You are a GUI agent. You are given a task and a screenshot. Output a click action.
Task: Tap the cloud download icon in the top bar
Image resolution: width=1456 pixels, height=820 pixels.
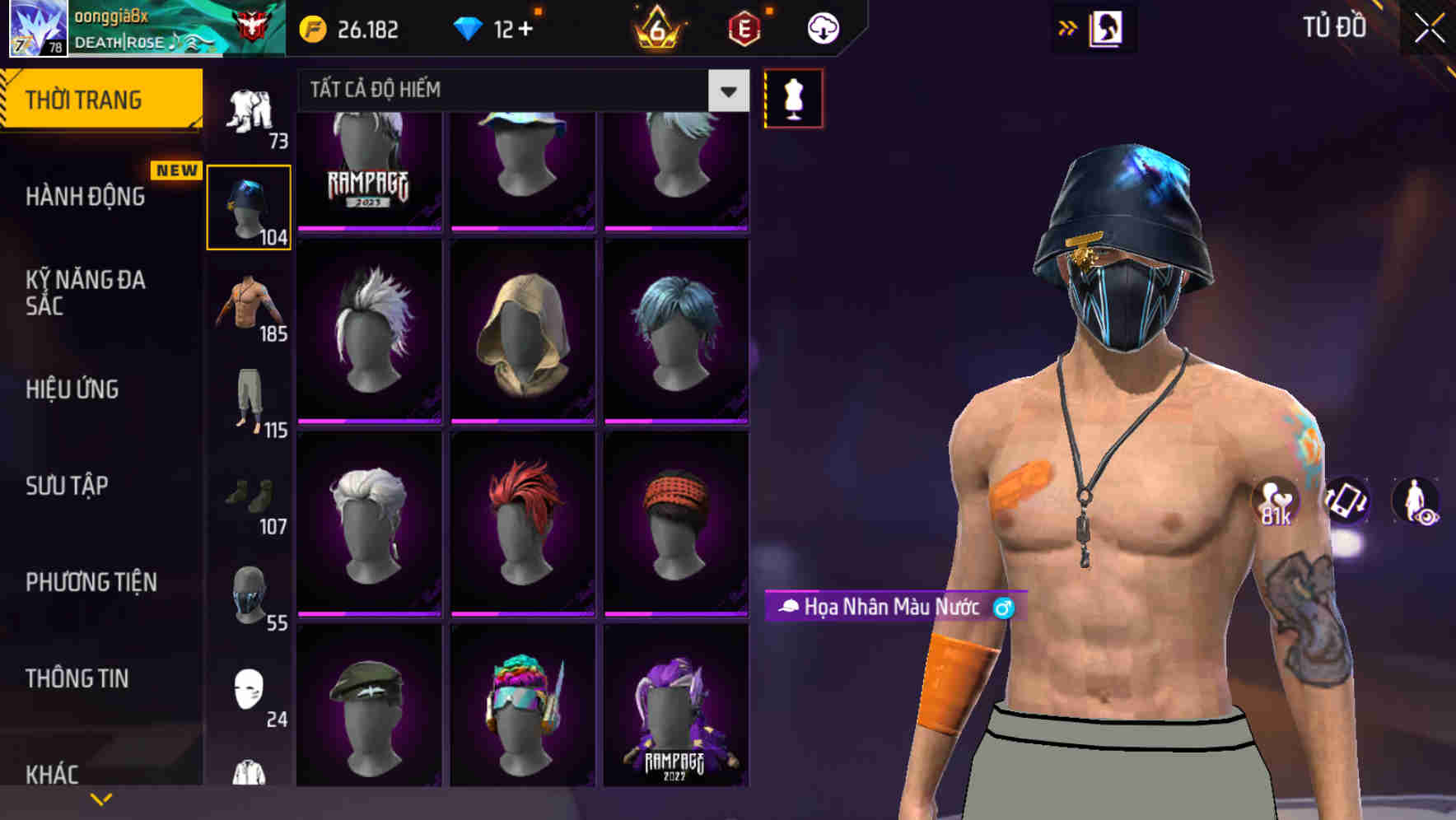tap(821, 27)
